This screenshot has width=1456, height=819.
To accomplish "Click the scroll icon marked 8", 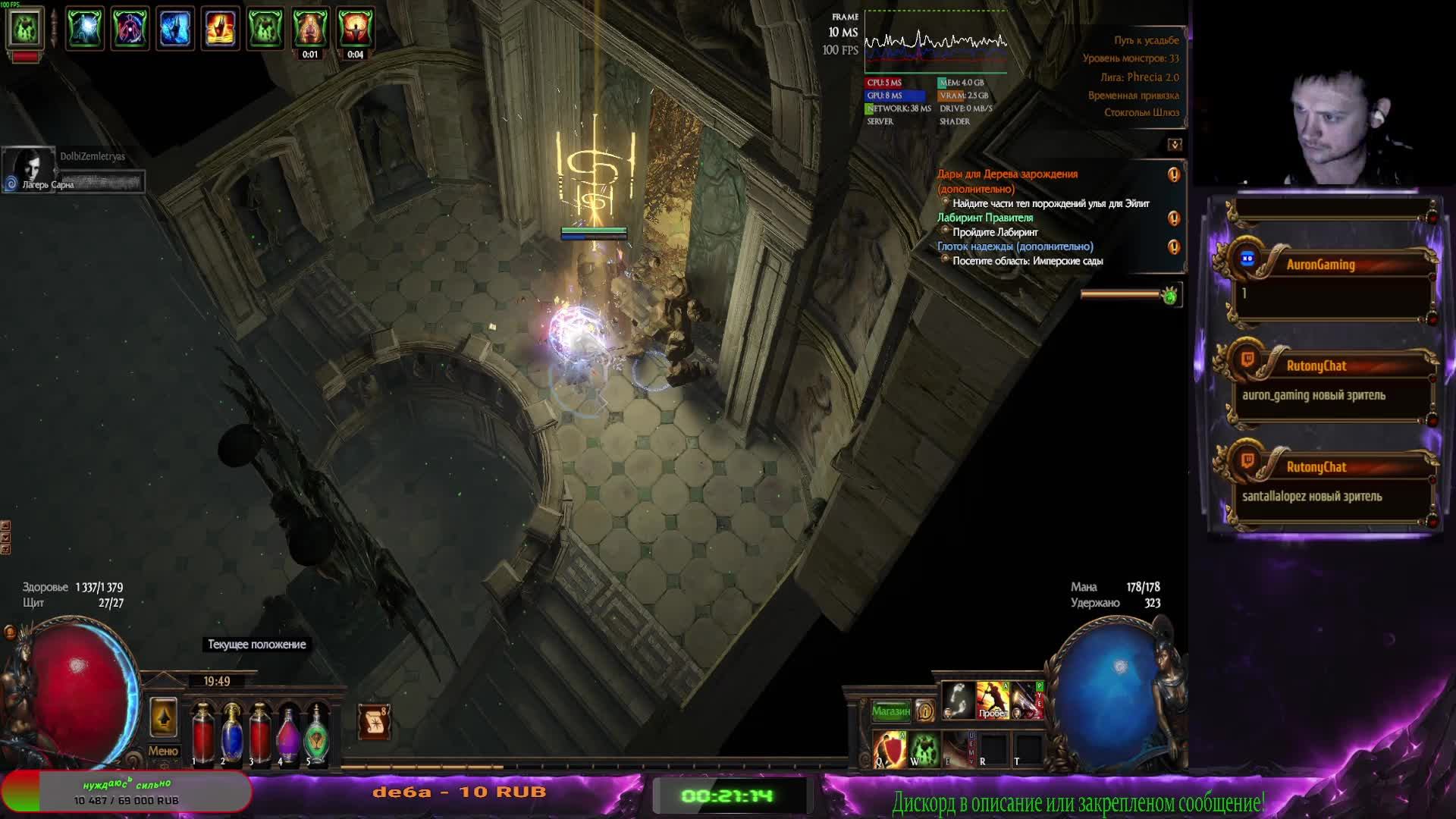I will coord(373,722).
